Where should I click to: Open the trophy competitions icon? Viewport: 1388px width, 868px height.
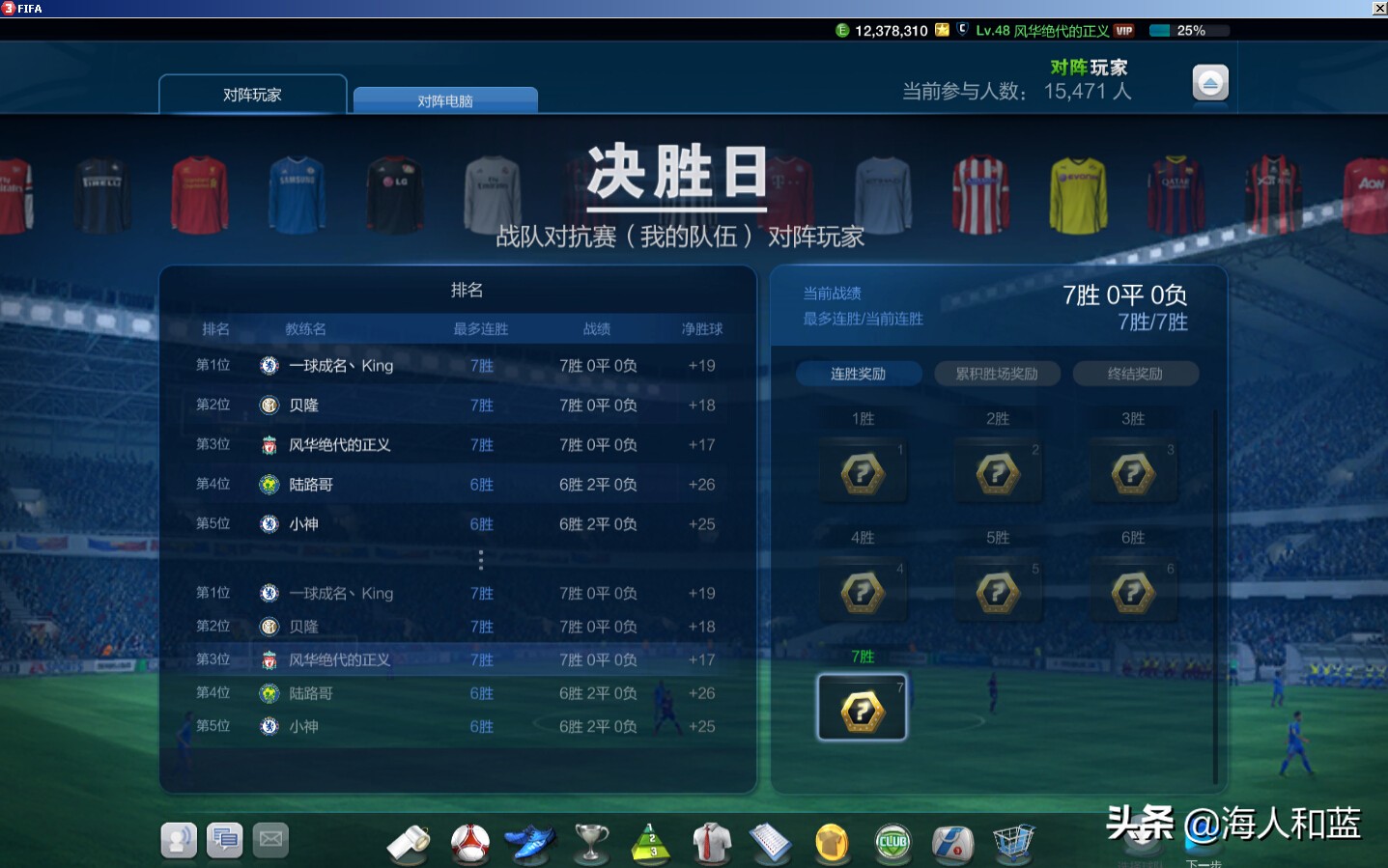pyautogui.click(x=591, y=840)
